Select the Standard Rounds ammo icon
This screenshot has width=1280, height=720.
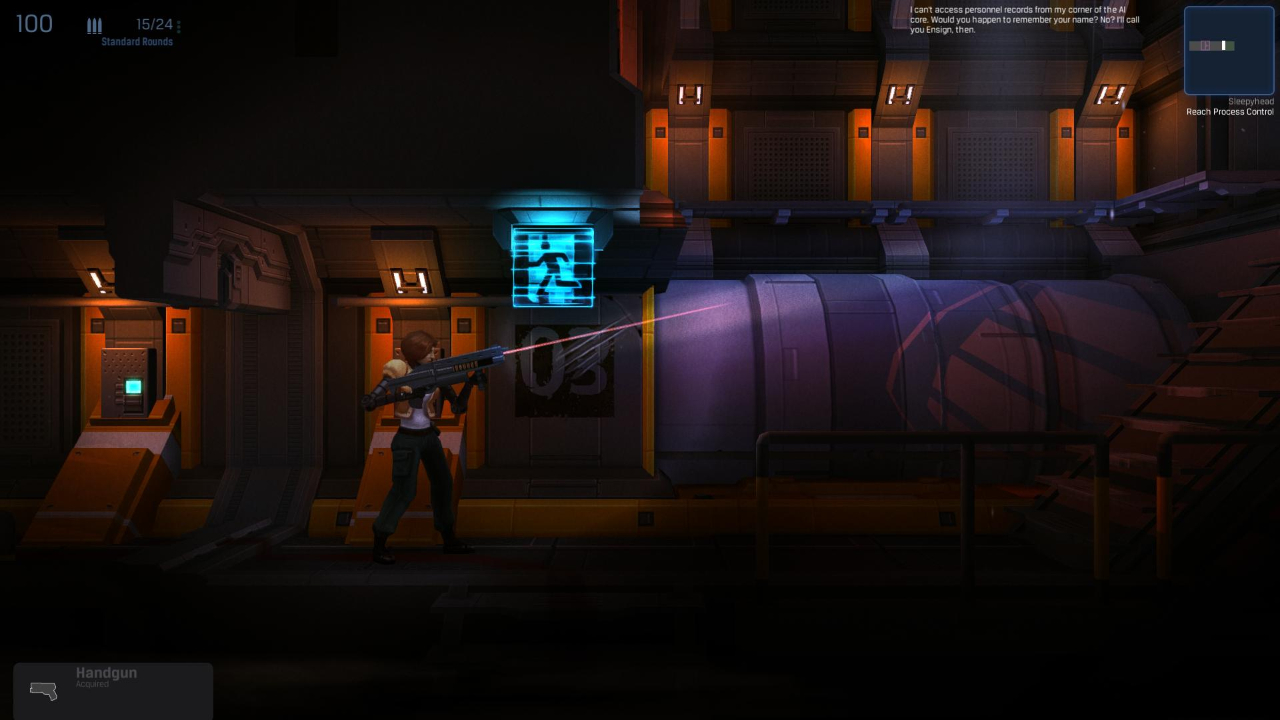[x=95, y=26]
